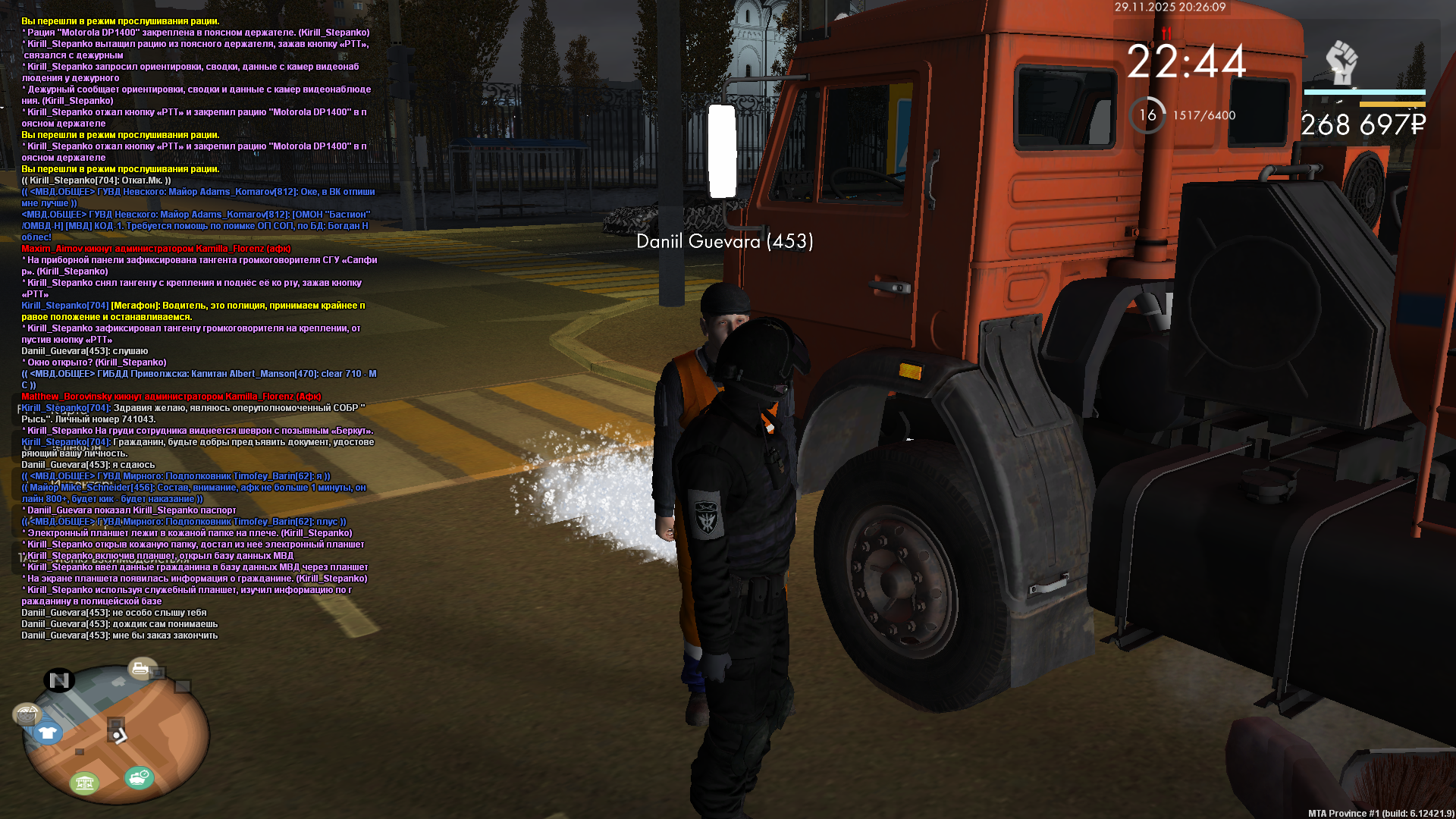Viewport: 1456px width, 819px height.
Task: Click the green carousel marker on minimap
Action: point(84,782)
